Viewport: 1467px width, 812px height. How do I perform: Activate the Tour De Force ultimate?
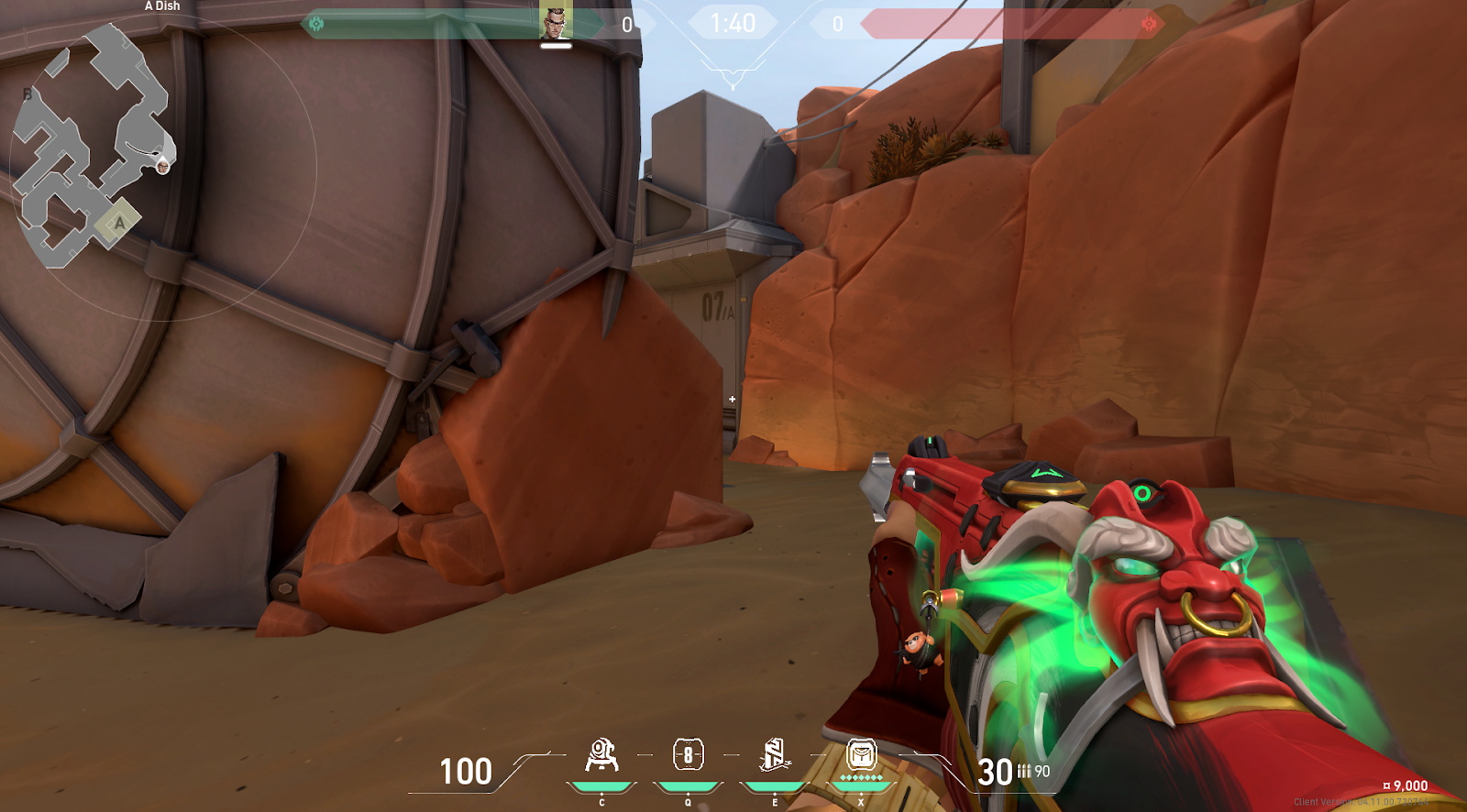(x=861, y=756)
